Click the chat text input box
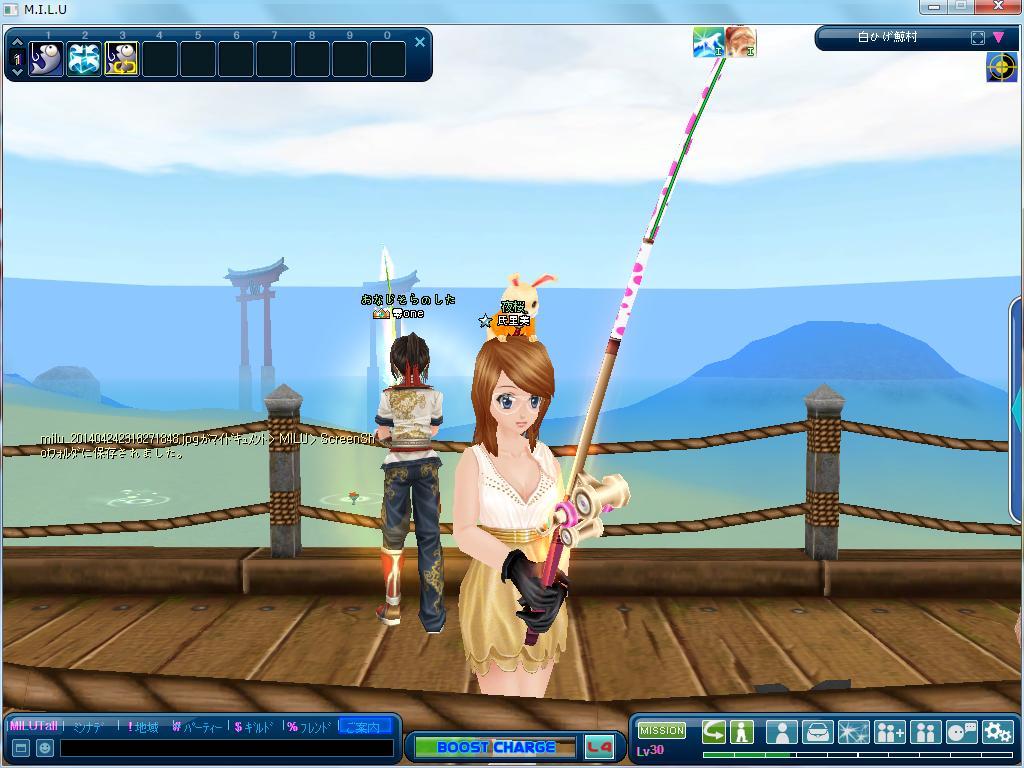 (x=225, y=748)
